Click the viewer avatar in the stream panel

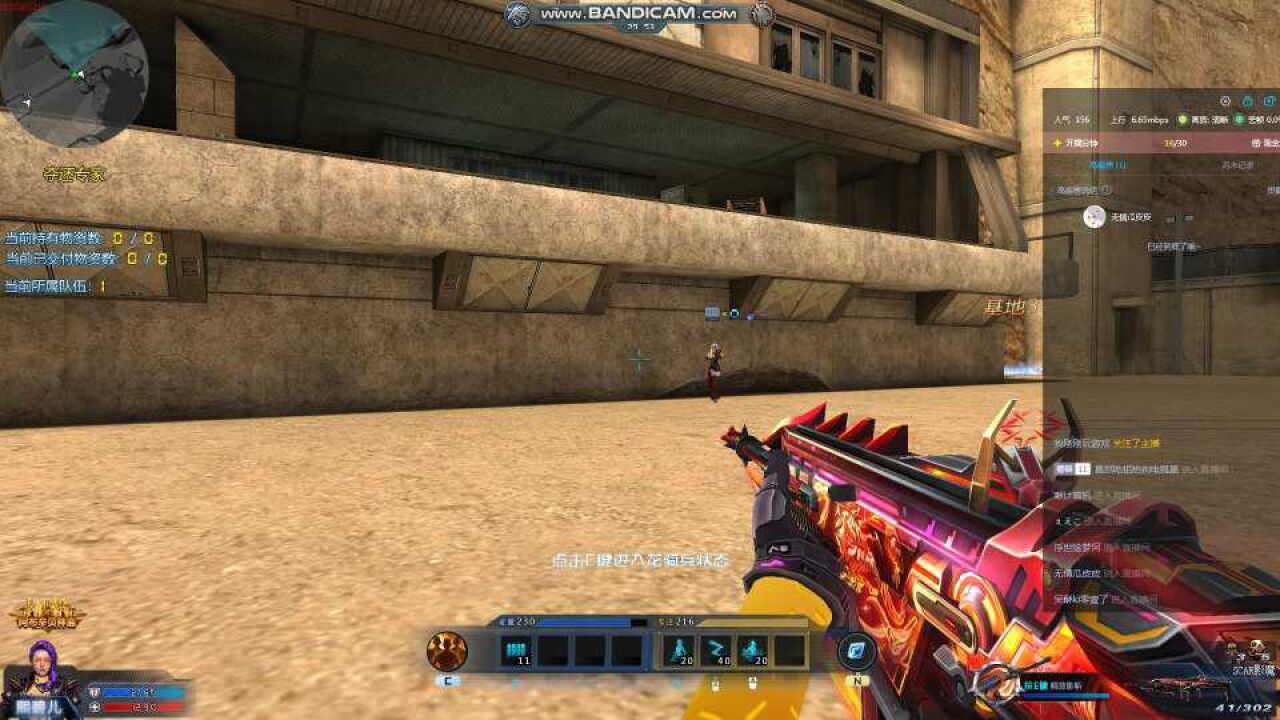(x=1095, y=217)
